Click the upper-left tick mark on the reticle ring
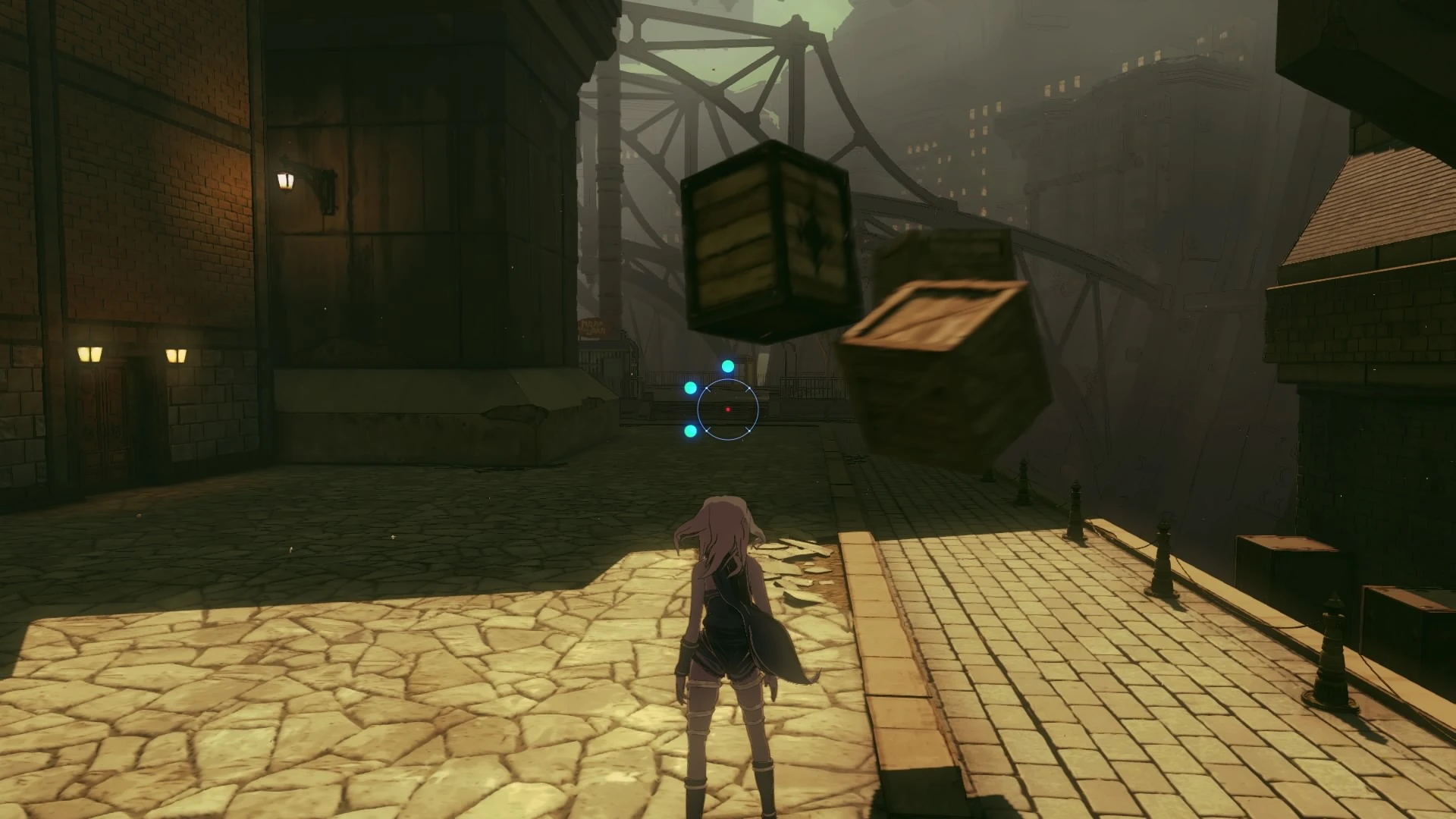This screenshot has width=1456, height=819. coord(708,389)
